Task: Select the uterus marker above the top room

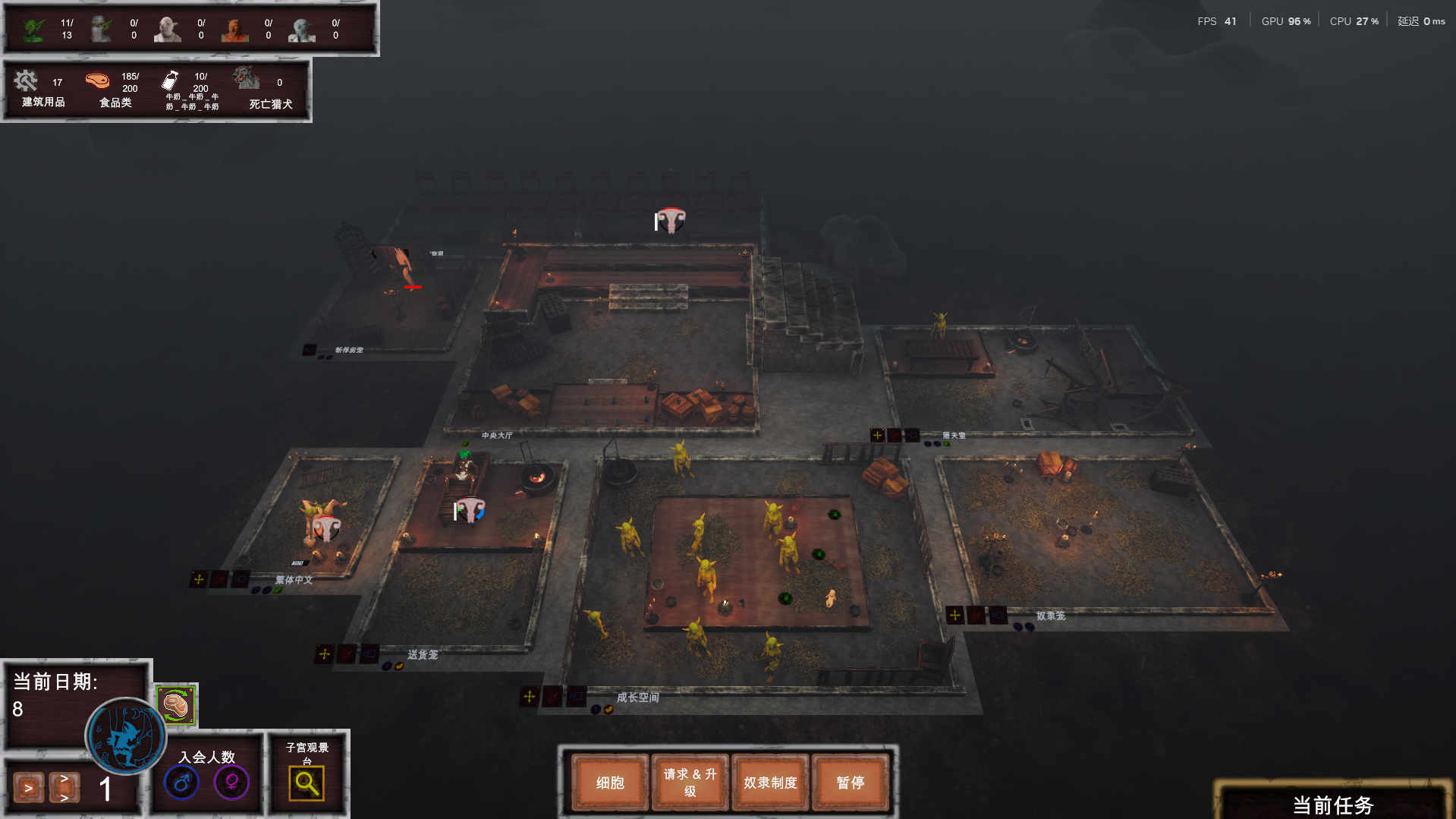Action: point(671,220)
